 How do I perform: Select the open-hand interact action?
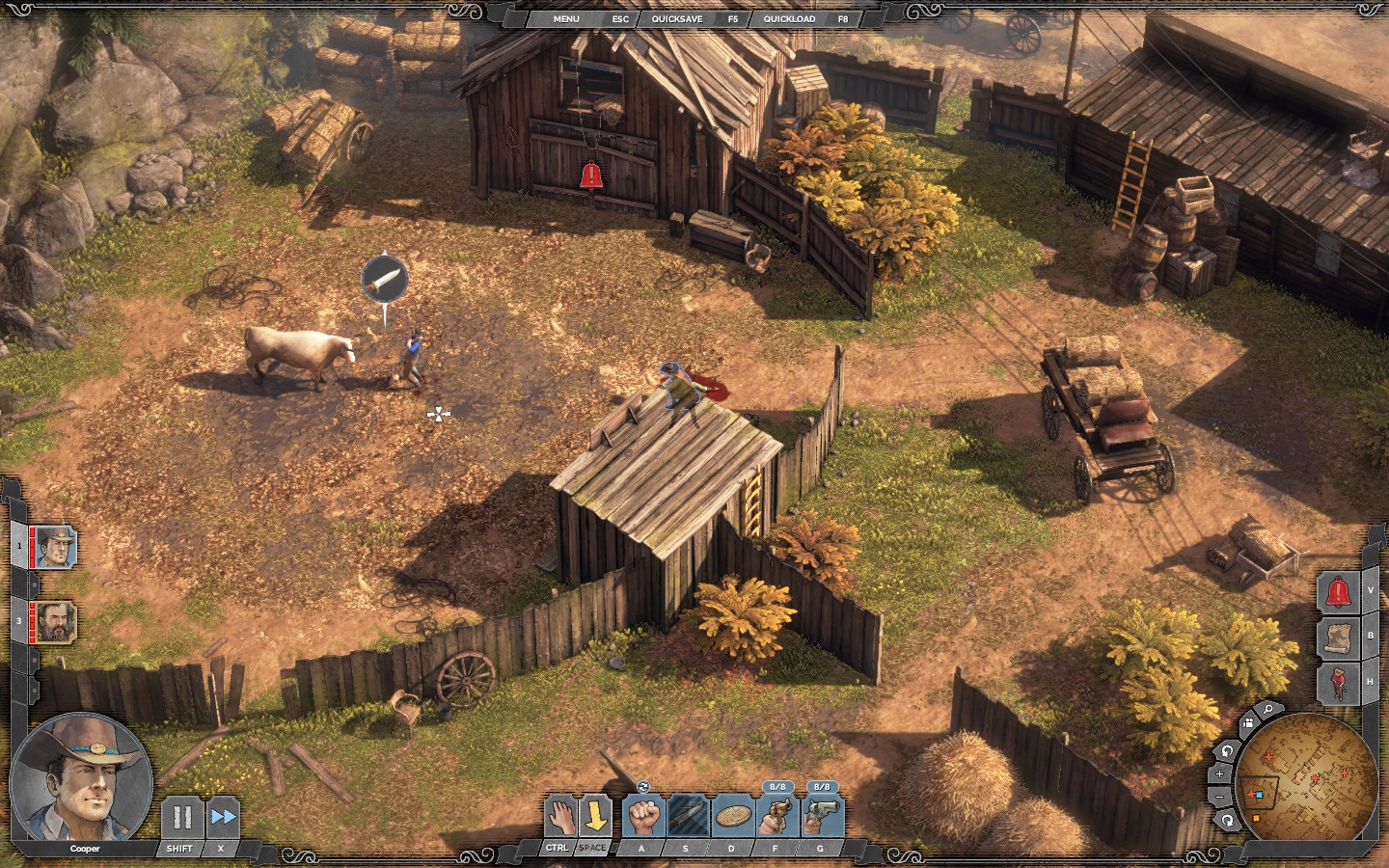(x=559, y=817)
